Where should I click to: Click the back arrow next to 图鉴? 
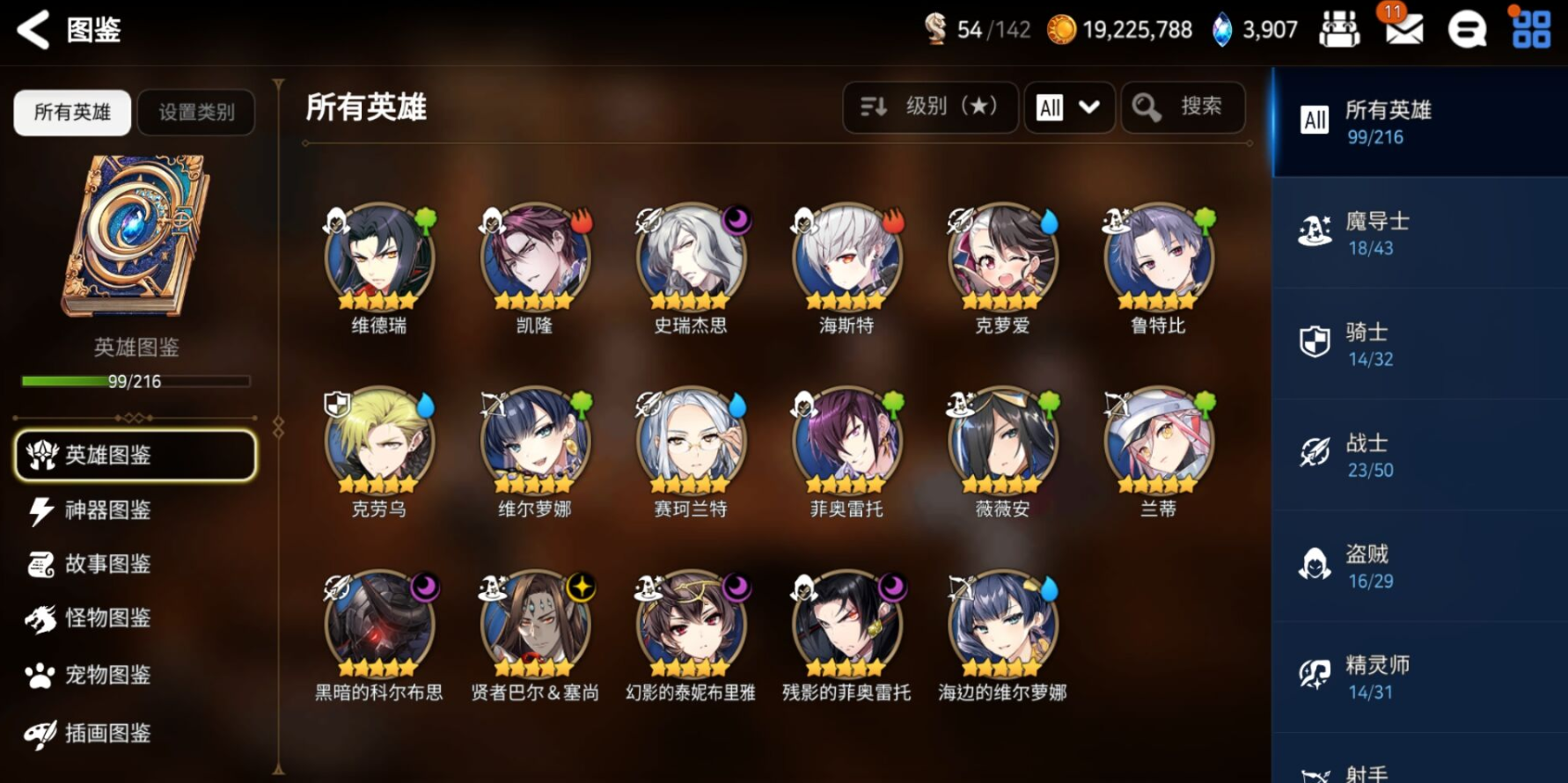click(32, 28)
